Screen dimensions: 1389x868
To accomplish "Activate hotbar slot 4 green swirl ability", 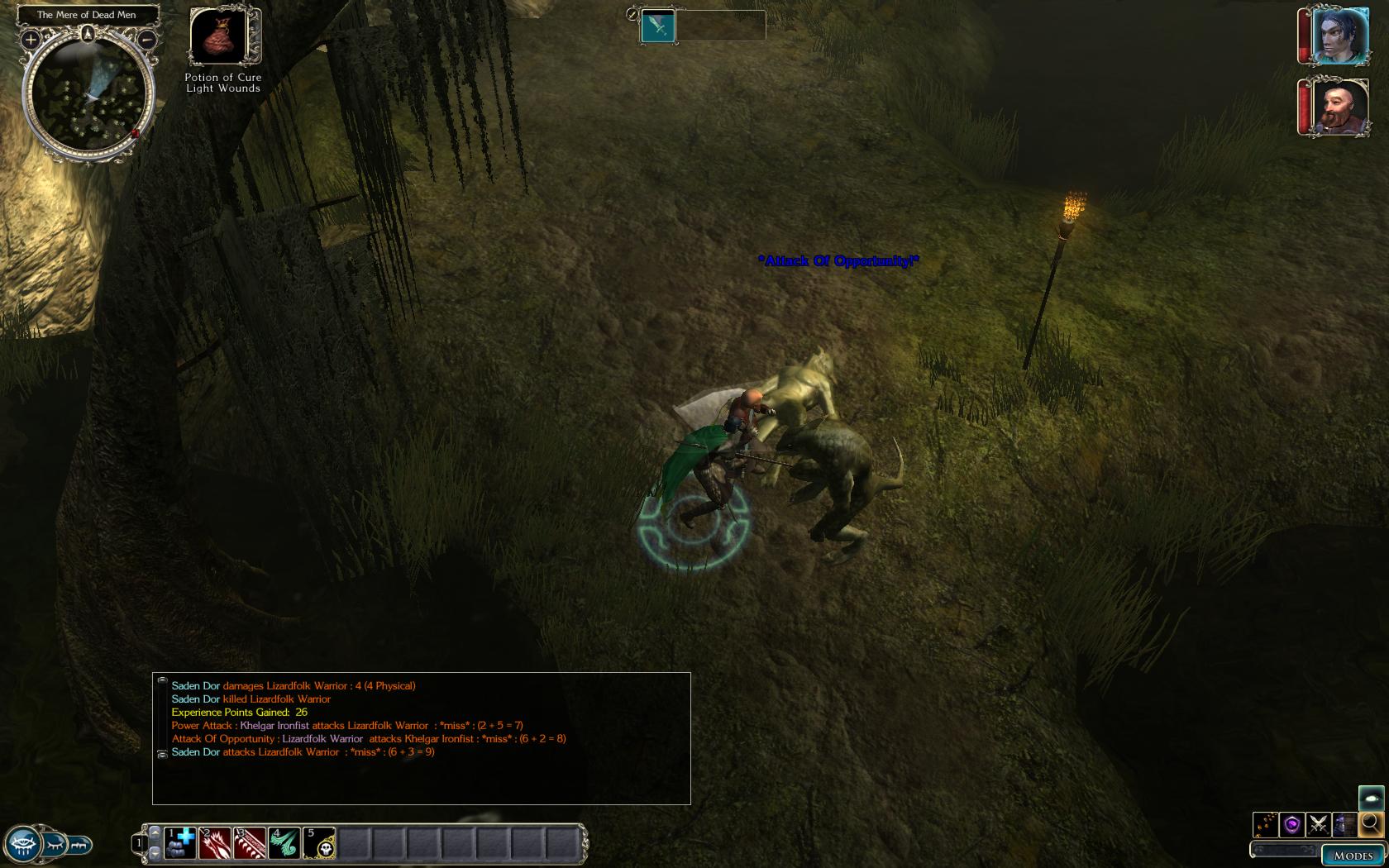I will tap(284, 843).
